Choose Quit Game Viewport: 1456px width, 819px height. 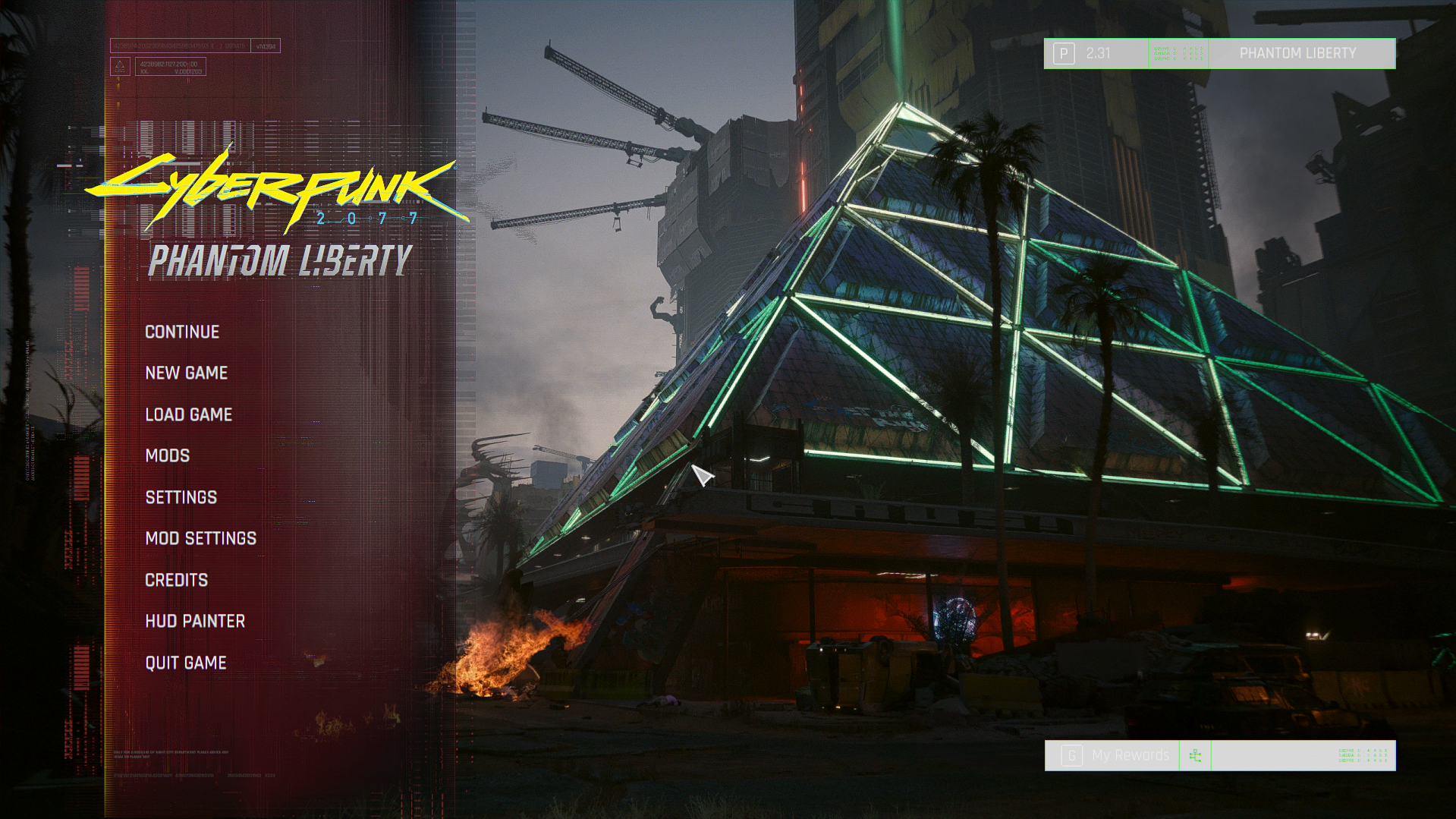(185, 663)
